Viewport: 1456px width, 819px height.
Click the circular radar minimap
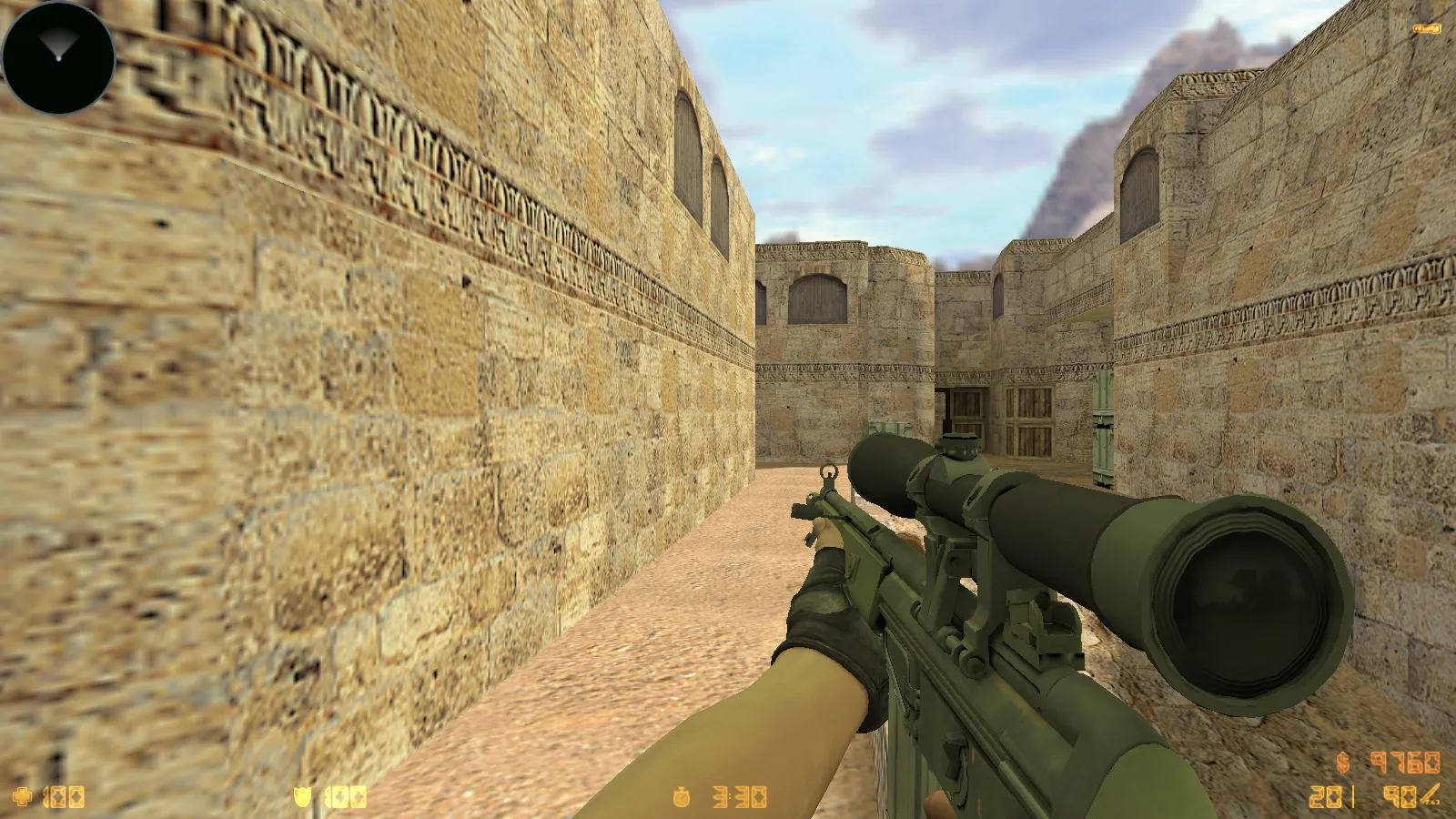pyautogui.click(x=56, y=56)
